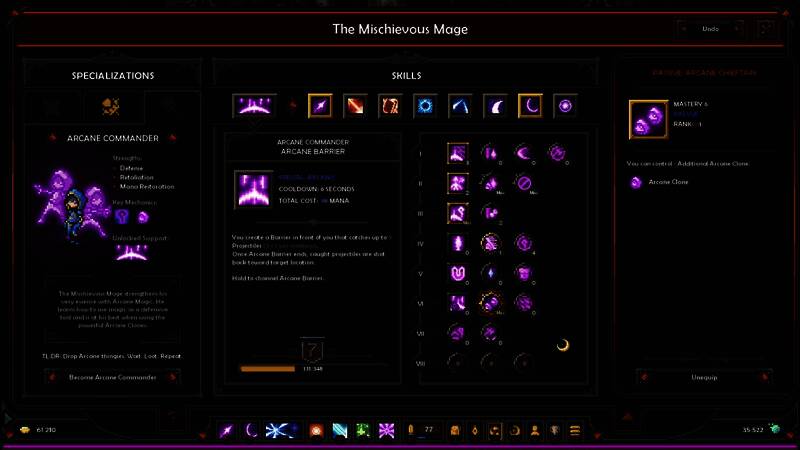Select the yellow crescent moon node
The height and width of the screenshot is (450, 800).
tap(563, 346)
